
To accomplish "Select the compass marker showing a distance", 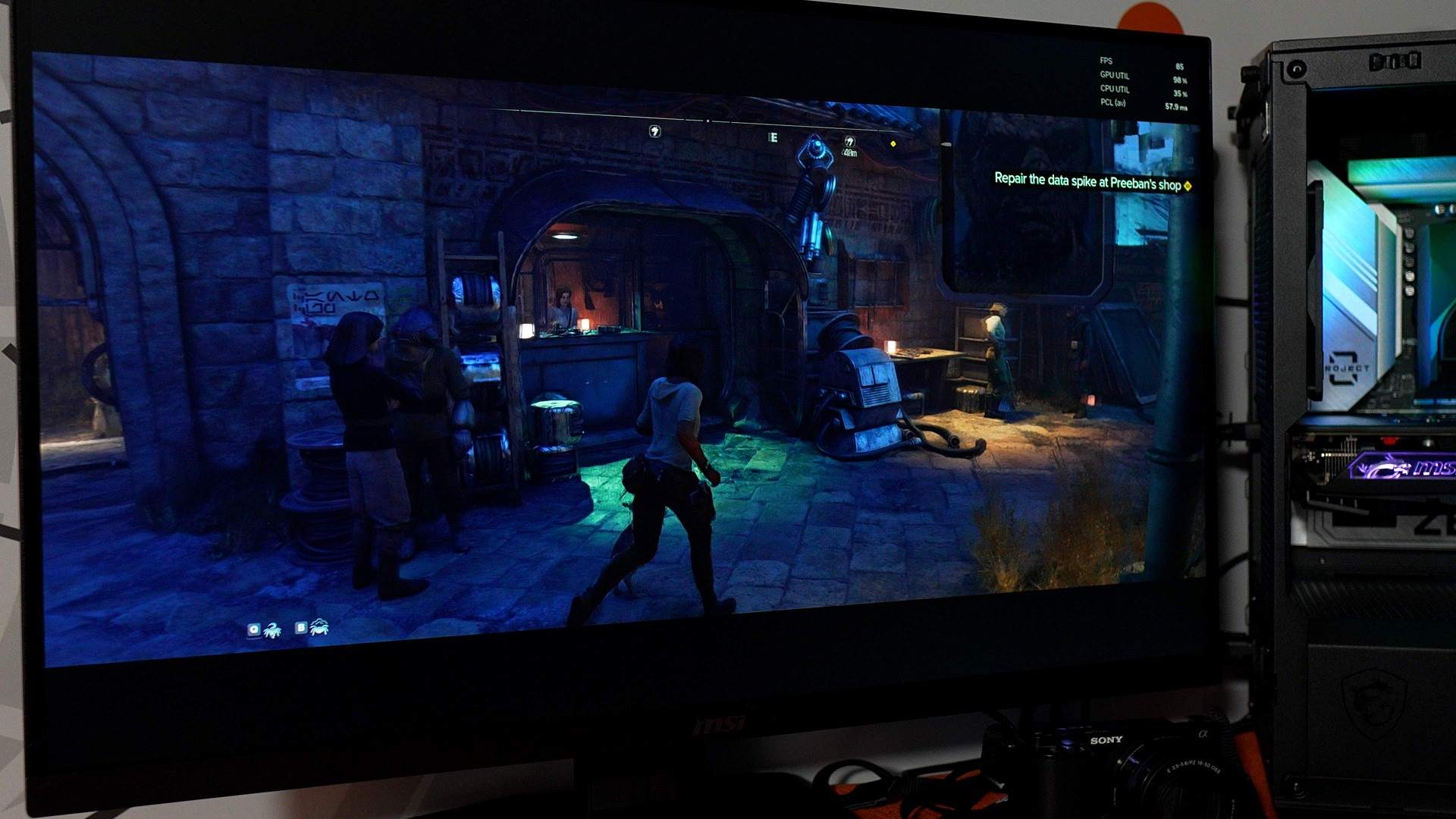I will point(849,142).
